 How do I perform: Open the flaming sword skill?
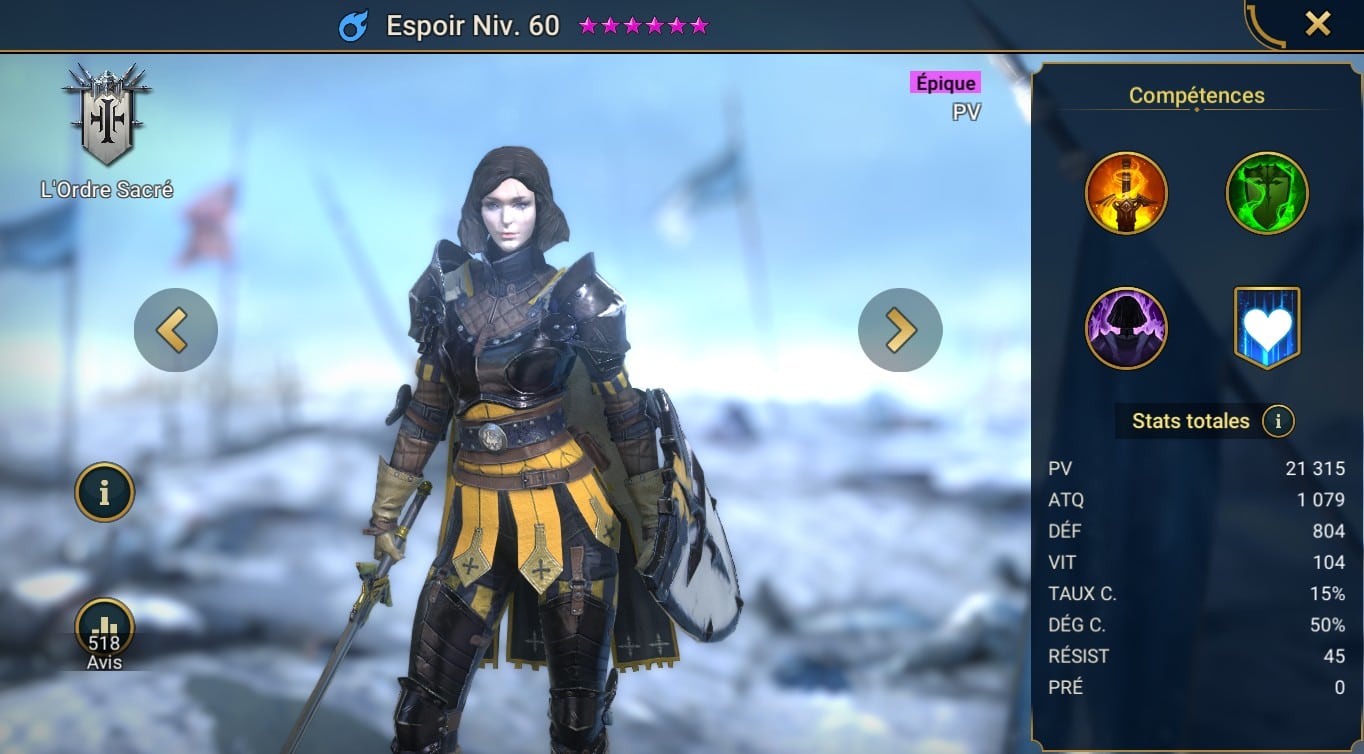(x=1126, y=194)
